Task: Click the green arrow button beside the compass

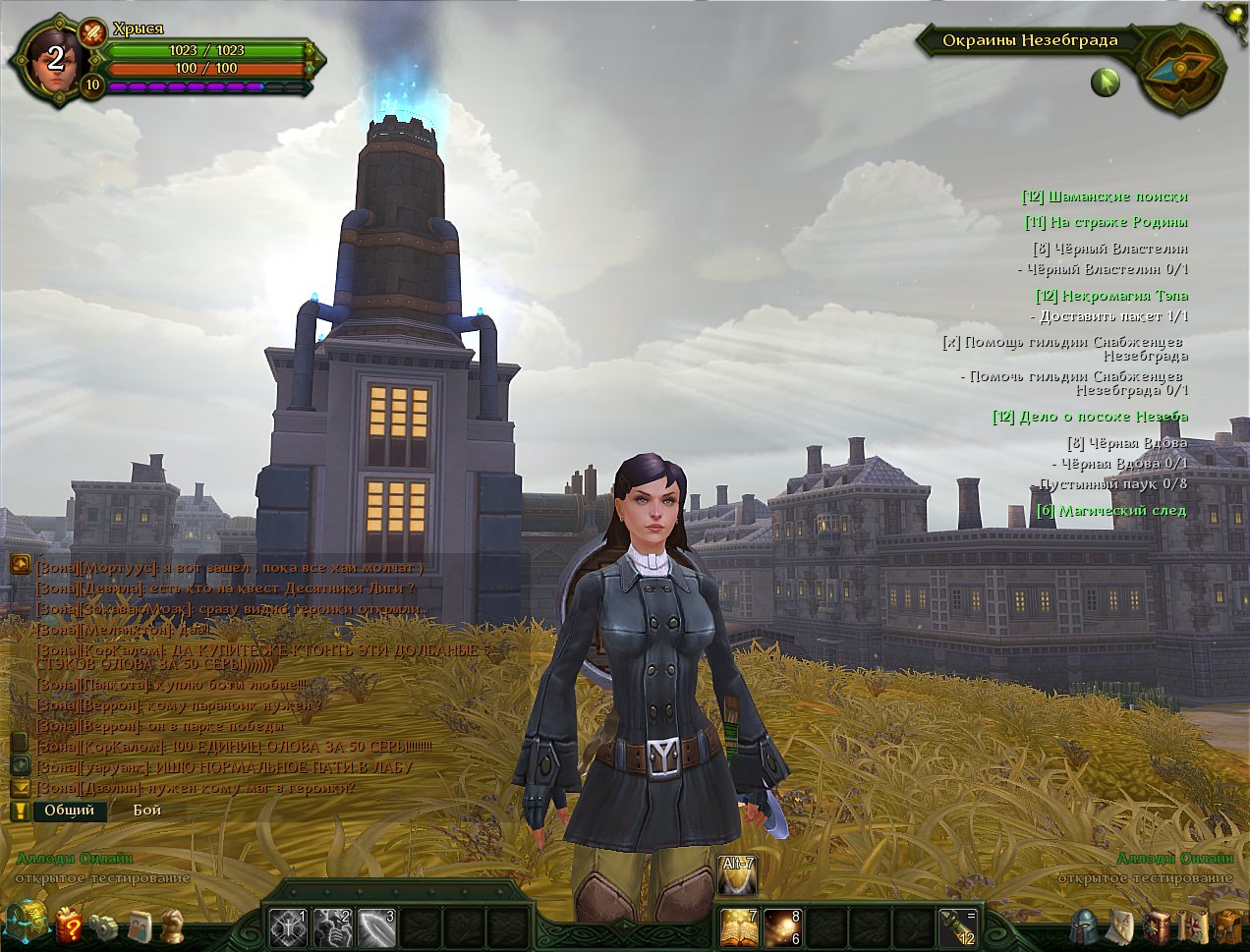Action: point(1106,83)
